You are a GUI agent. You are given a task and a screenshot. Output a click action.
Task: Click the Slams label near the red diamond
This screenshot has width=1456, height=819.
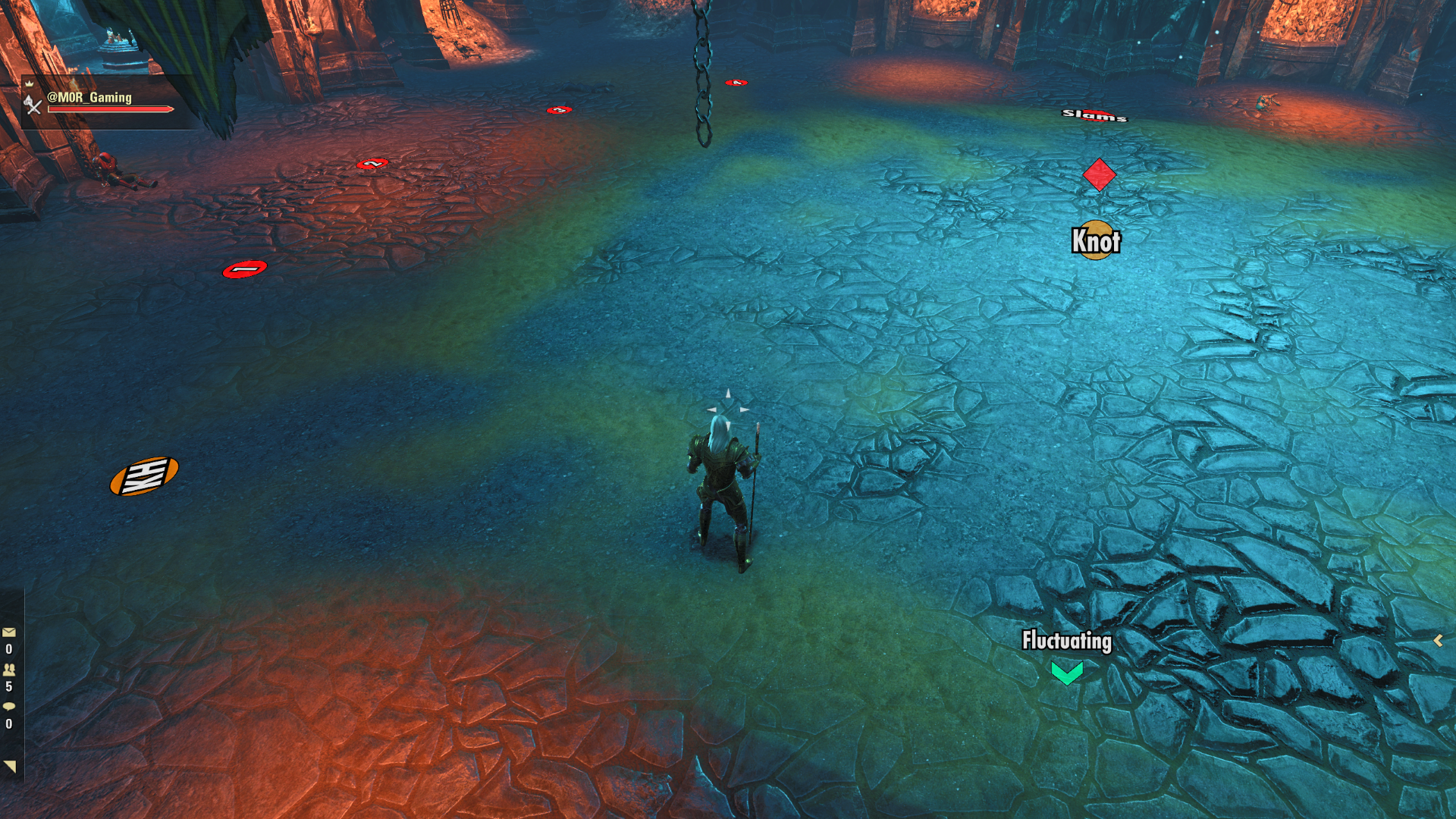click(1093, 116)
